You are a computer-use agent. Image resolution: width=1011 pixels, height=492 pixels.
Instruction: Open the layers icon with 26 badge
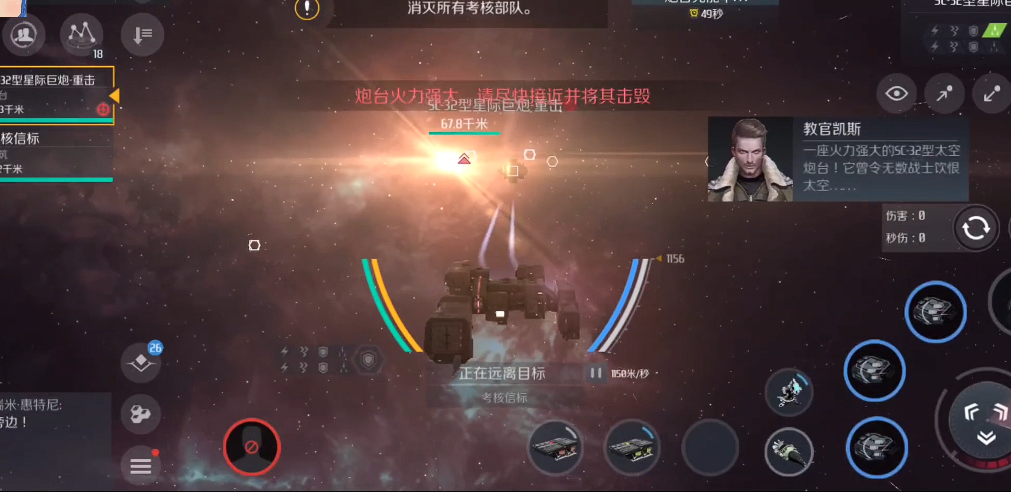tap(141, 362)
